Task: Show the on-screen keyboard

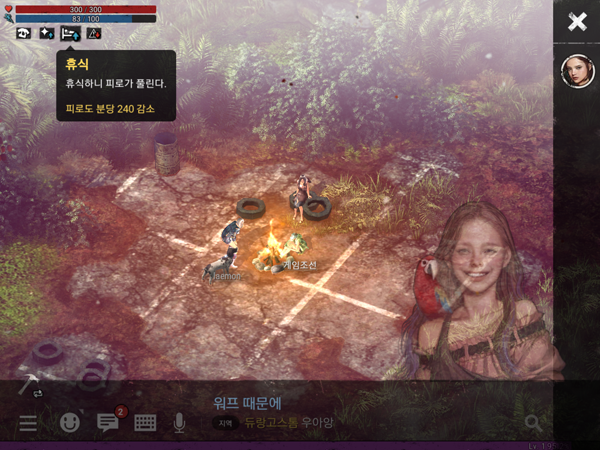Action: pyautogui.click(x=145, y=423)
